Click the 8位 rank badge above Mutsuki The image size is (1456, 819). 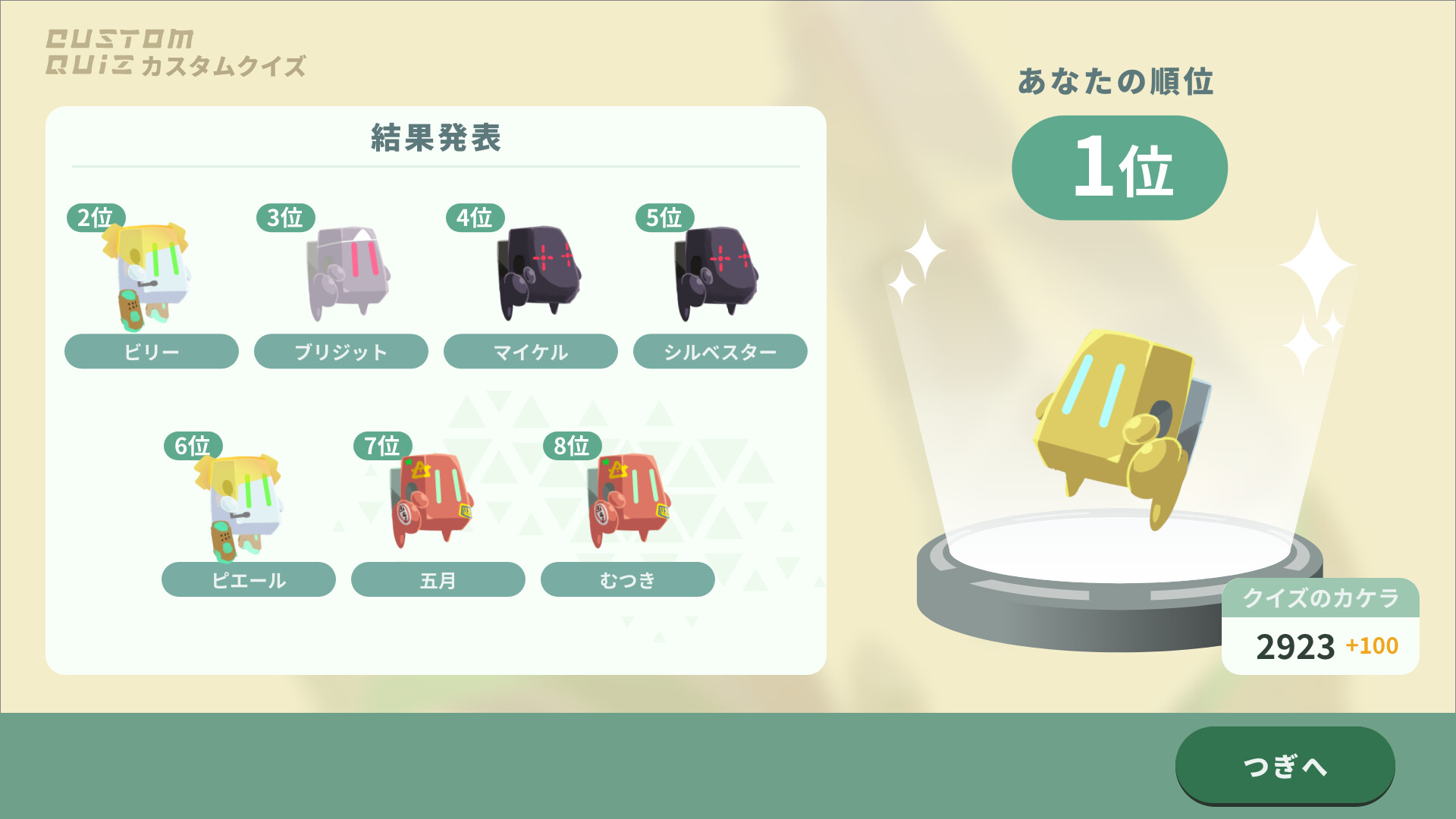573,447
